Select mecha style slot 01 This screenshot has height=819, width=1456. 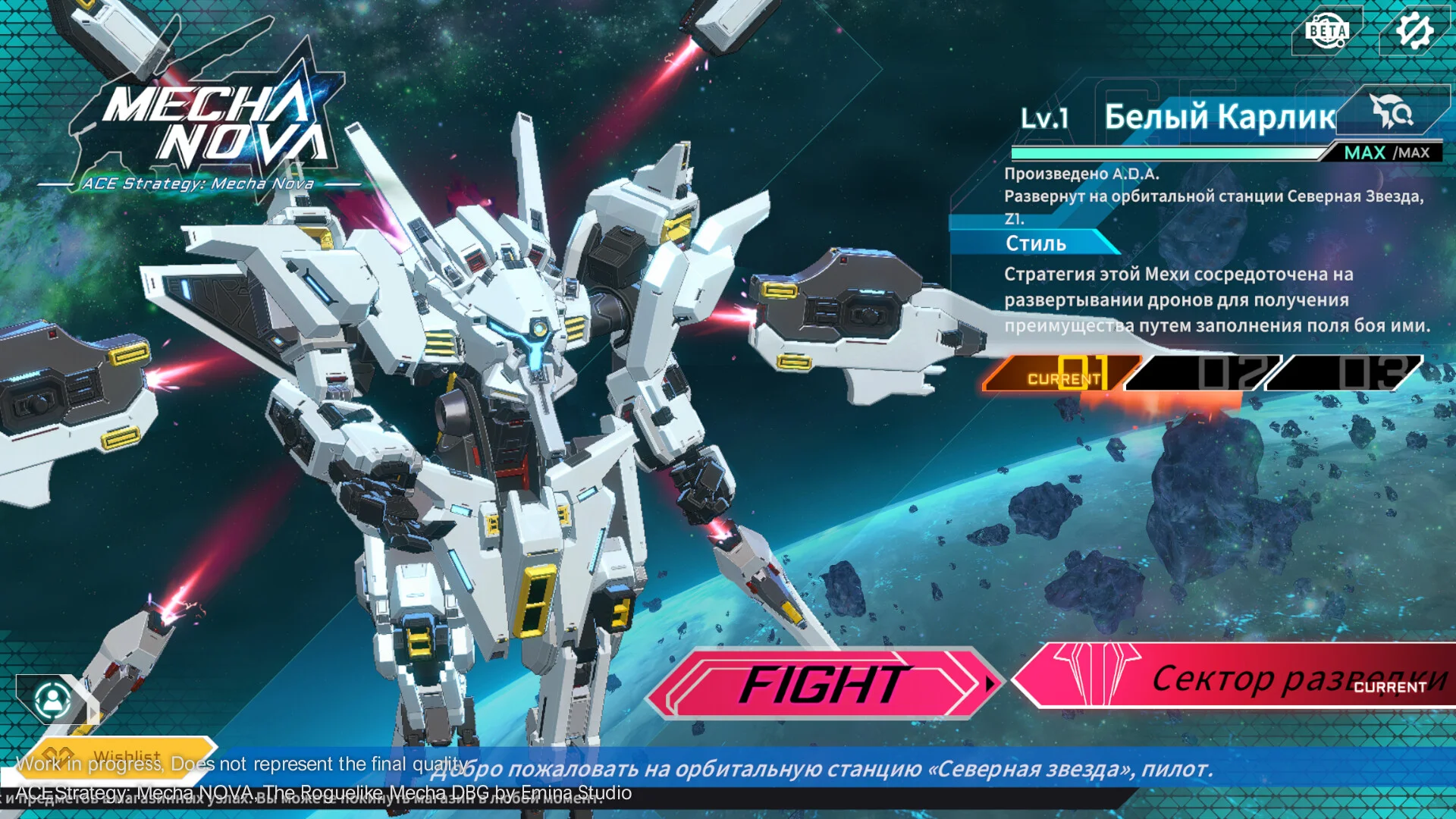pyautogui.click(x=1062, y=373)
